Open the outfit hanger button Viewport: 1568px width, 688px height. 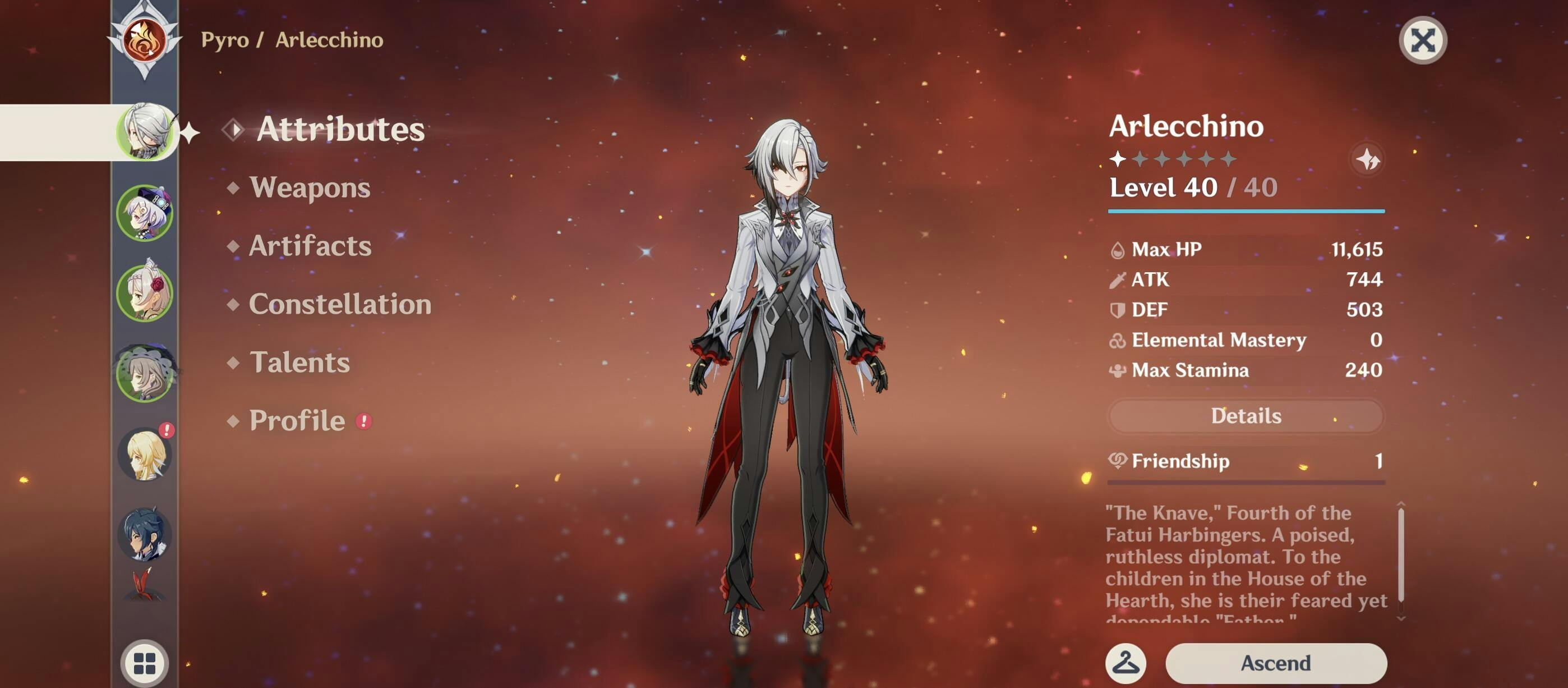click(x=1126, y=662)
